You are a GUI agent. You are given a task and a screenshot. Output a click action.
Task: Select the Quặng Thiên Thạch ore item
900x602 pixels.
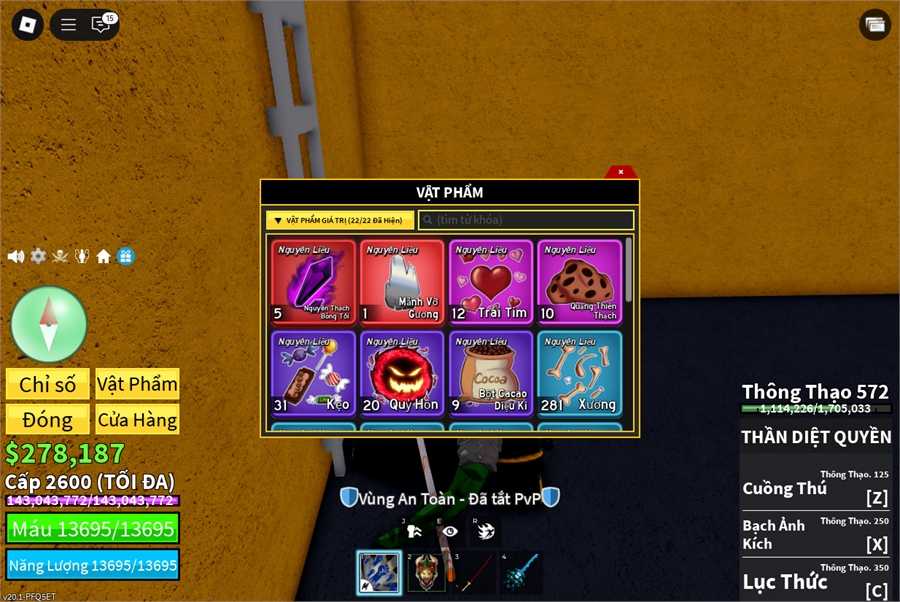pyautogui.click(x=580, y=282)
